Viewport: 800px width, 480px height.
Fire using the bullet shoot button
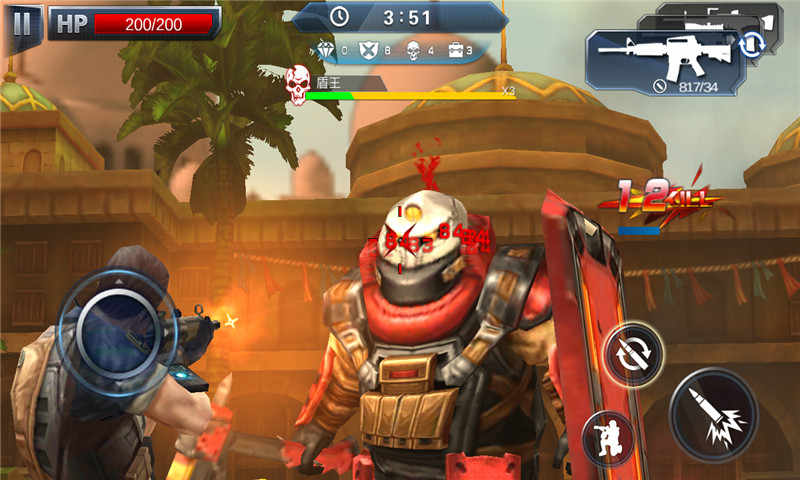coord(713,413)
